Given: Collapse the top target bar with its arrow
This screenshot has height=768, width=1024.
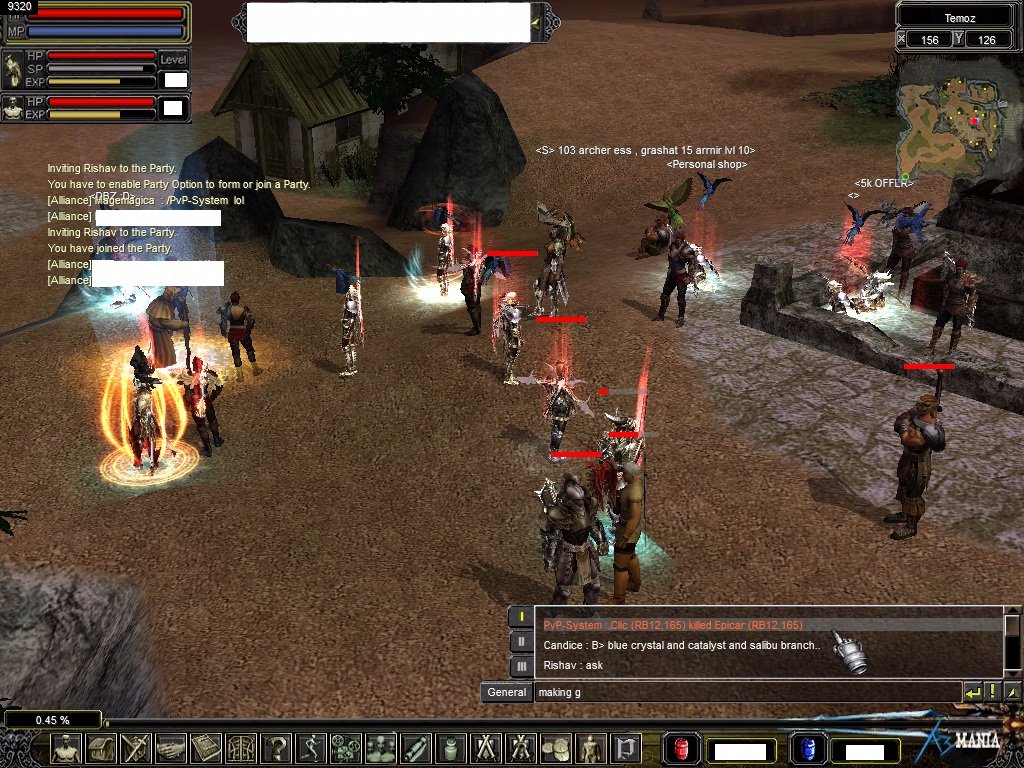Looking at the screenshot, I should (x=537, y=22).
